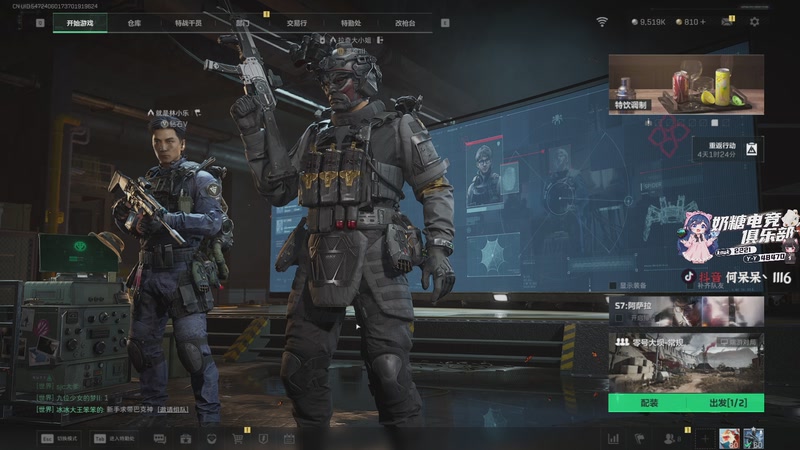
Task: Open the 特勤处 tab
Action: tap(351, 22)
